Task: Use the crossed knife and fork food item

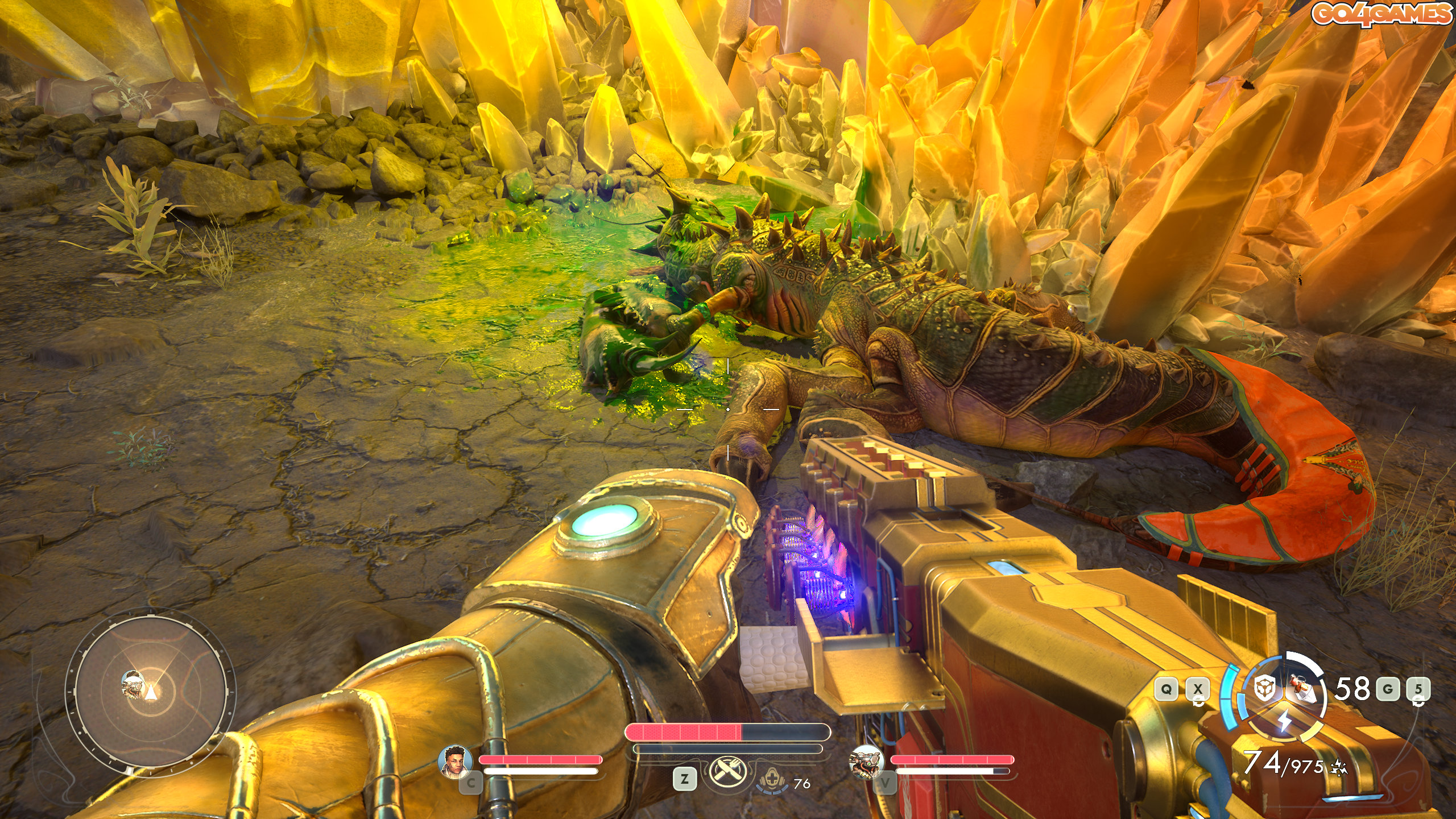Action: (x=726, y=774)
